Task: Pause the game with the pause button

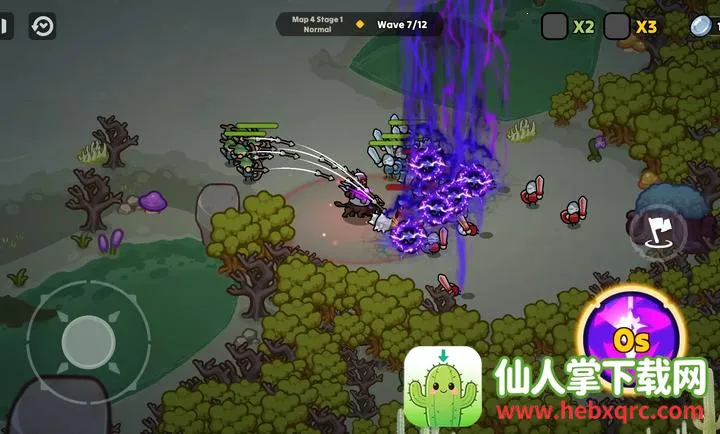Action: click(x=6, y=26)
